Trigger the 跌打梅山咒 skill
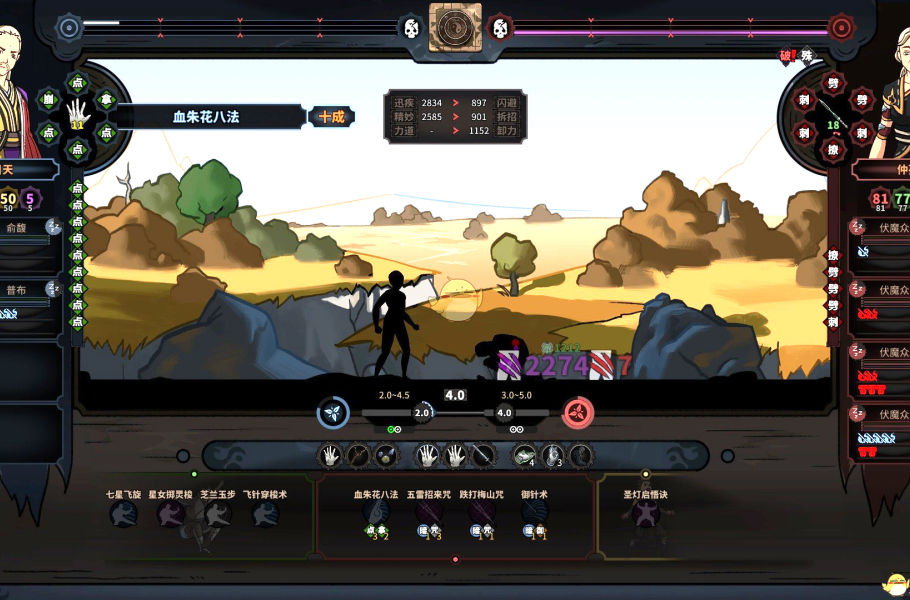Viewport: 910px width, 600px height. [x=482, y=514]
